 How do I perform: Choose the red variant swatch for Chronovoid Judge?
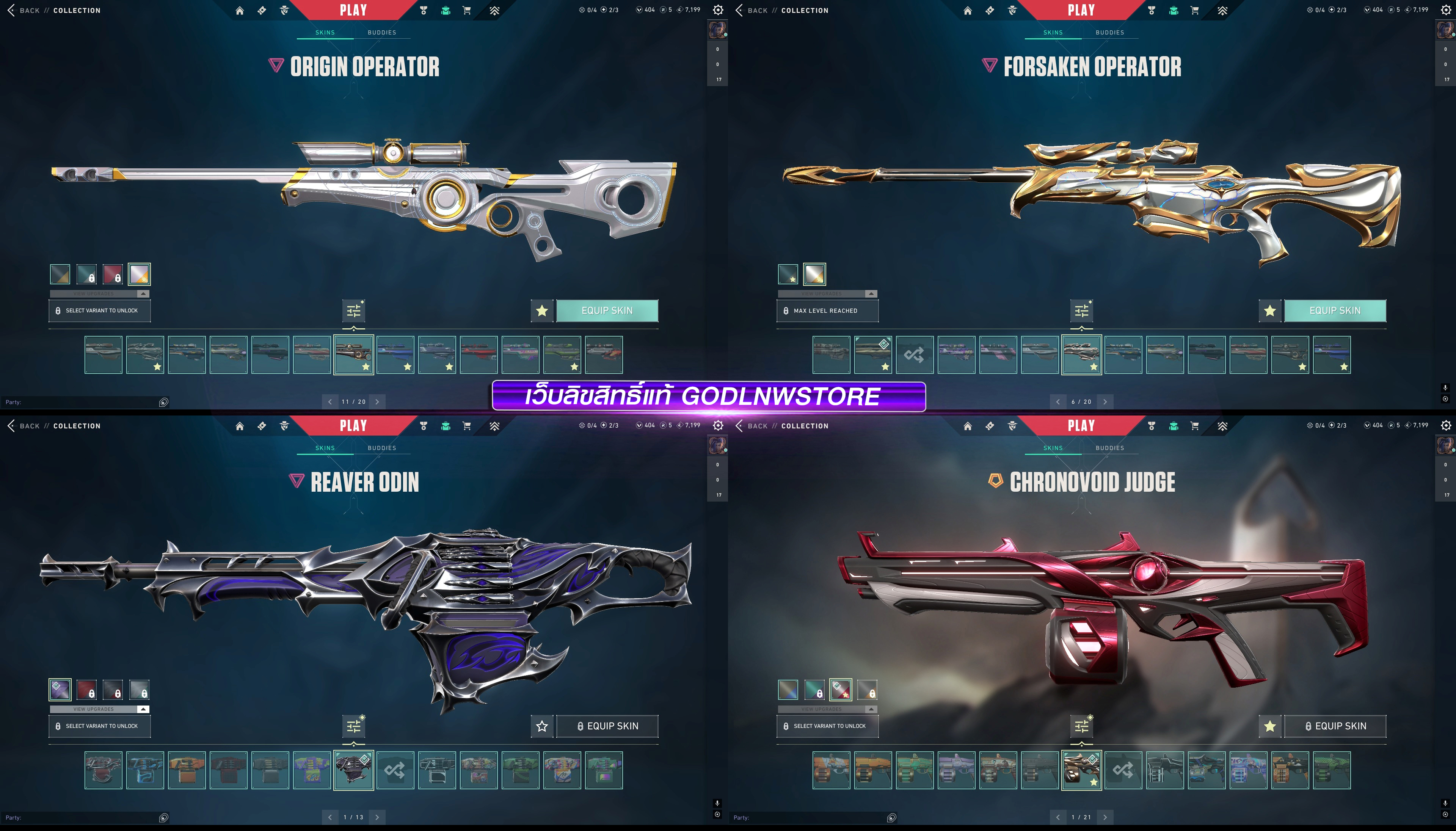coord(841,690)
